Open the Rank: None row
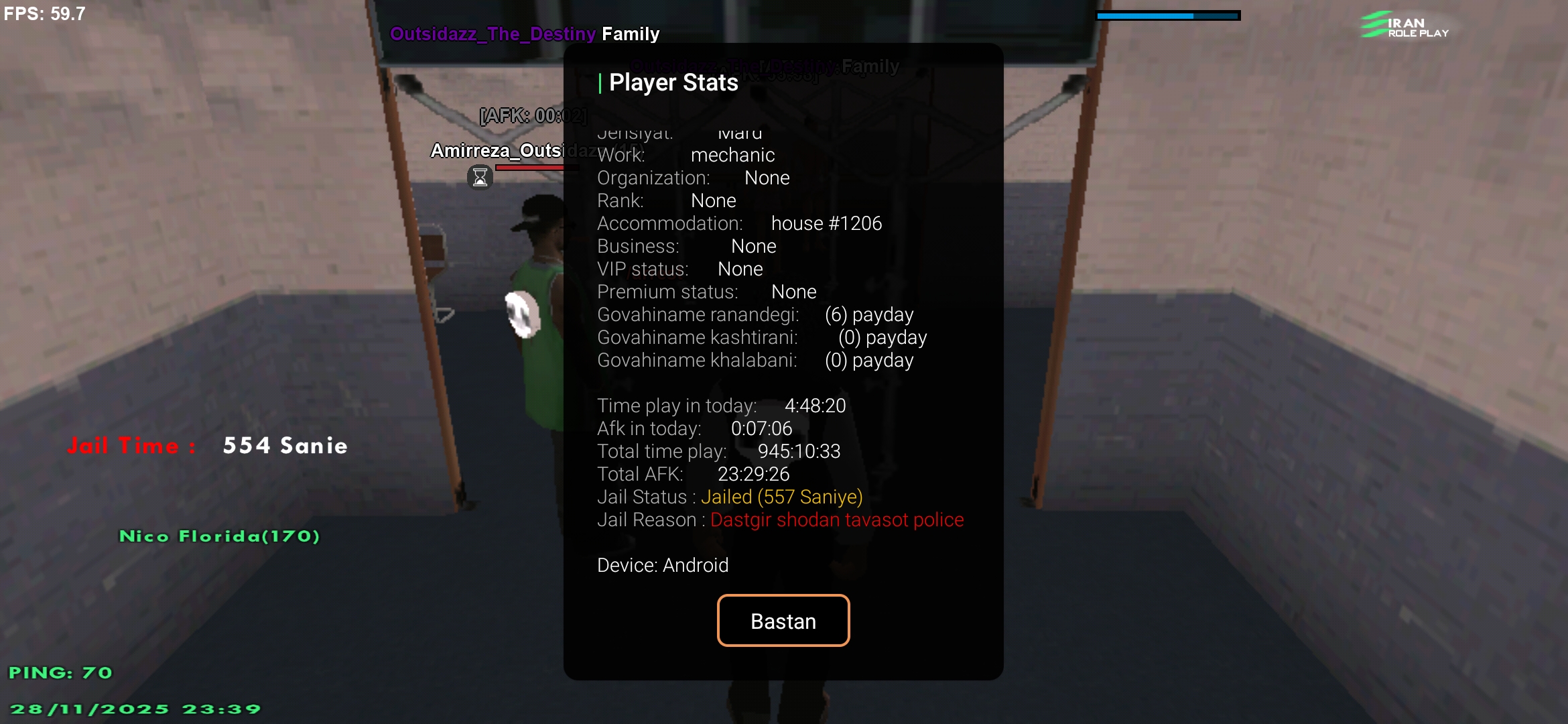The image size is (1568, 724). tap(667, 200)
